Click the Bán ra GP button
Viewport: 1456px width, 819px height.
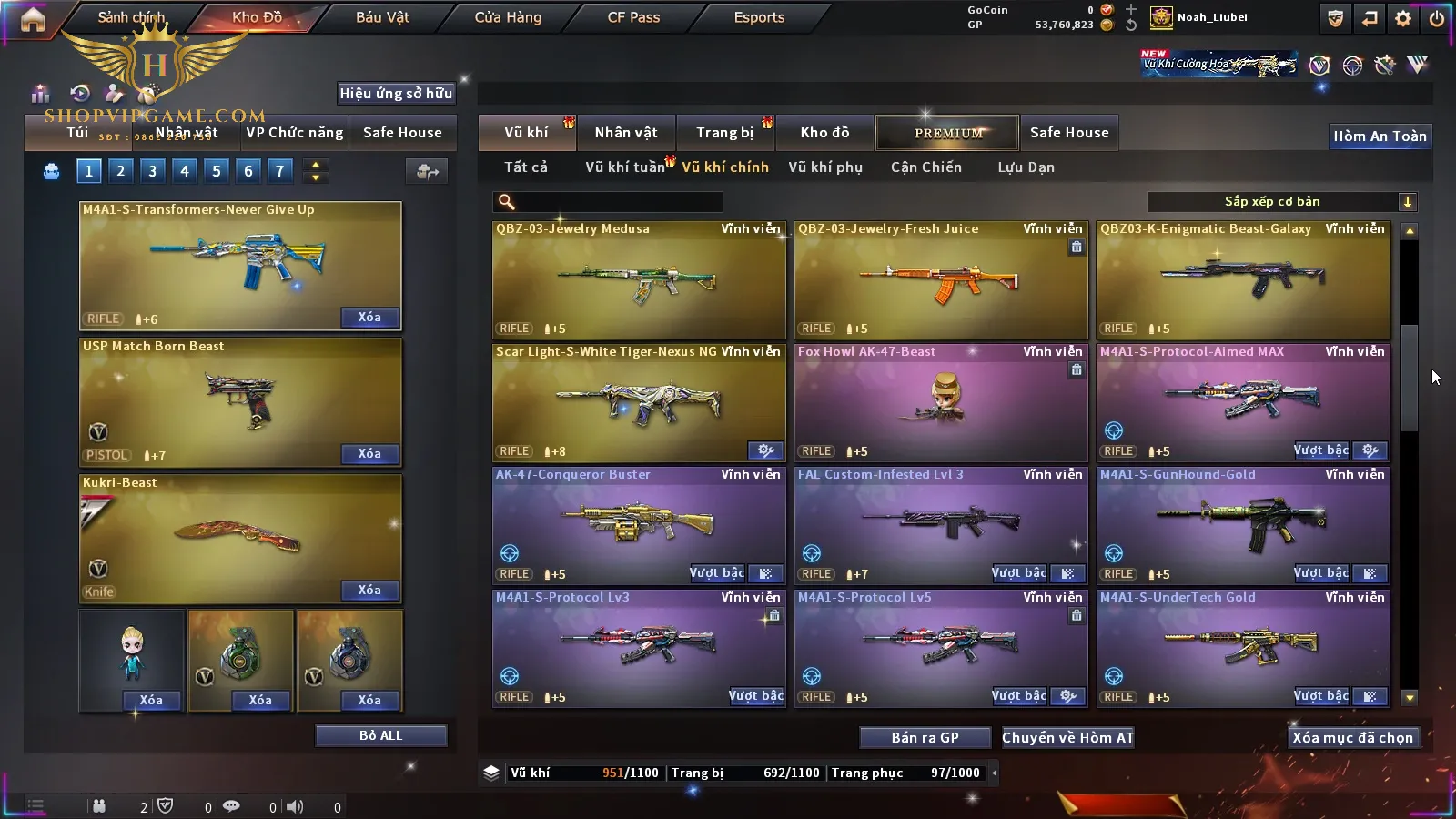925,738
